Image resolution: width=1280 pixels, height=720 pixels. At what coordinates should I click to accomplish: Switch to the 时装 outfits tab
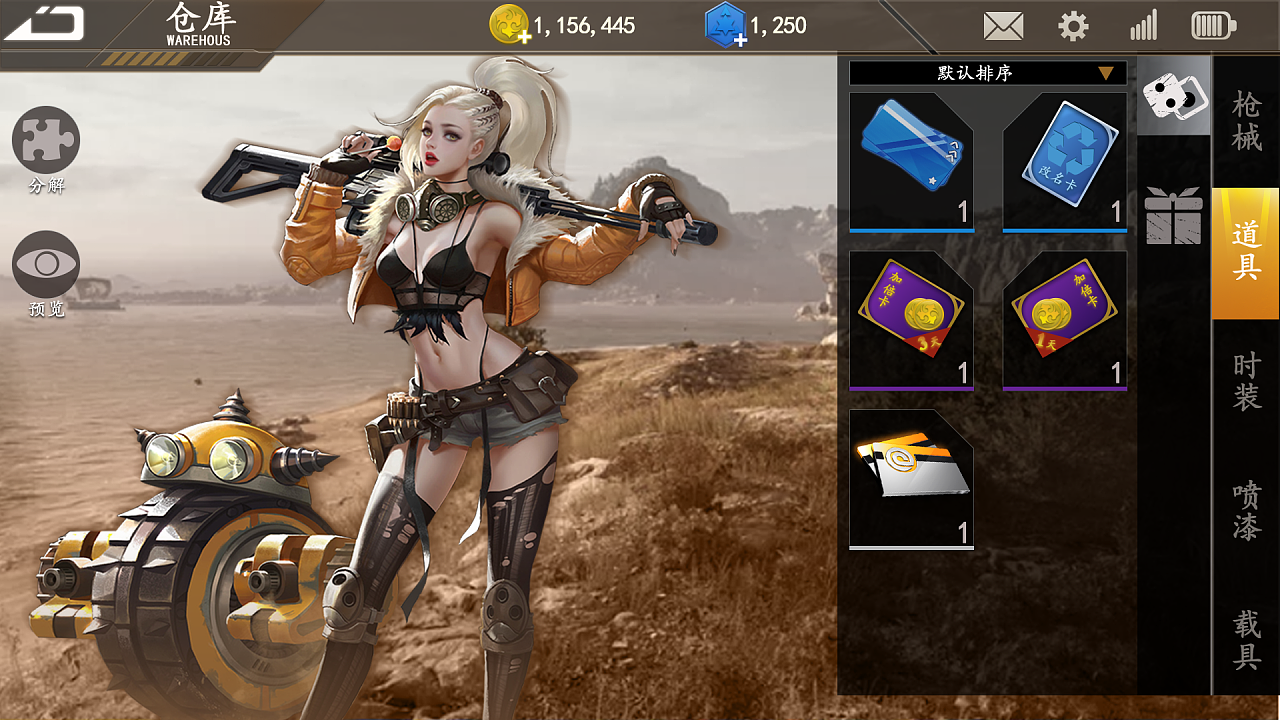[x=1246, y=382]
